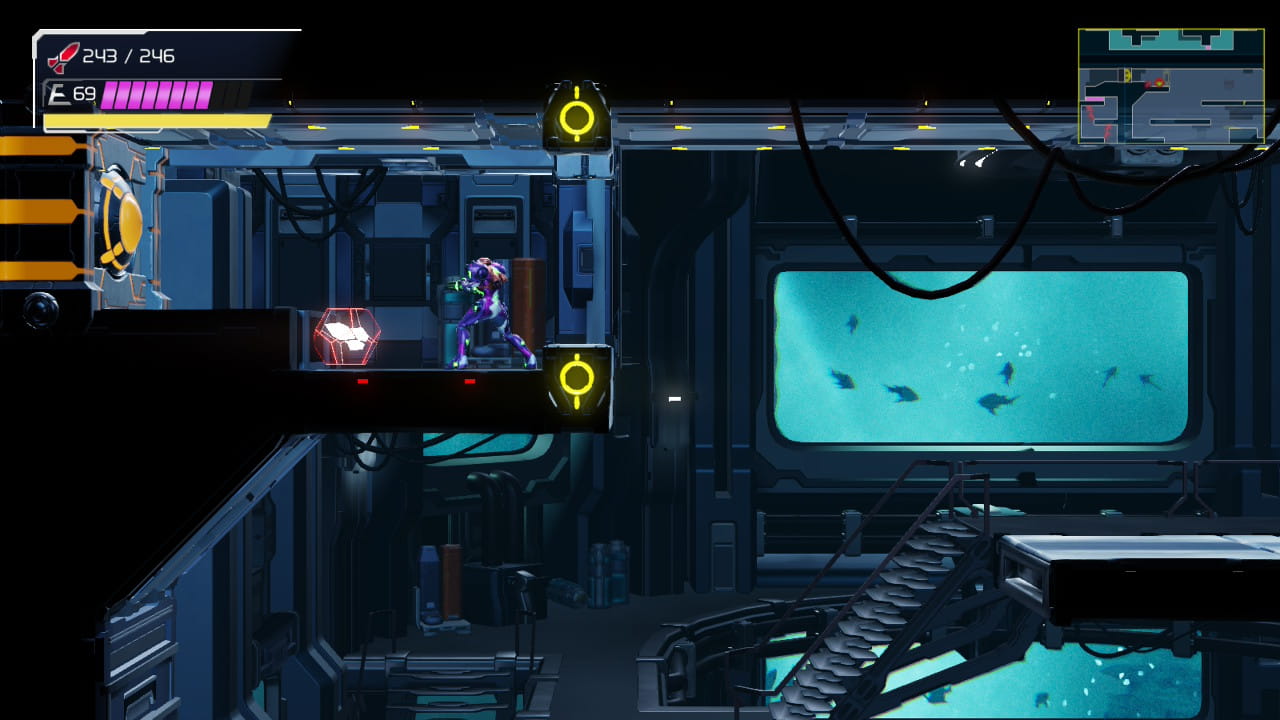Screen dimensions: 1280x720
Task: Click the player marker on the minimap
Action: [x=1160, y=83]
